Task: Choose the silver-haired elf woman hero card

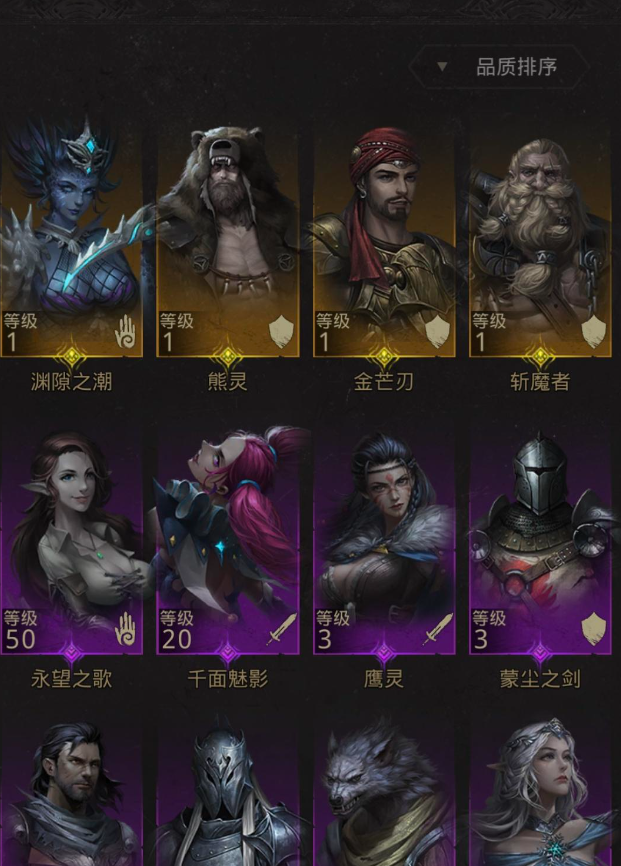Action: coord(540,800)
